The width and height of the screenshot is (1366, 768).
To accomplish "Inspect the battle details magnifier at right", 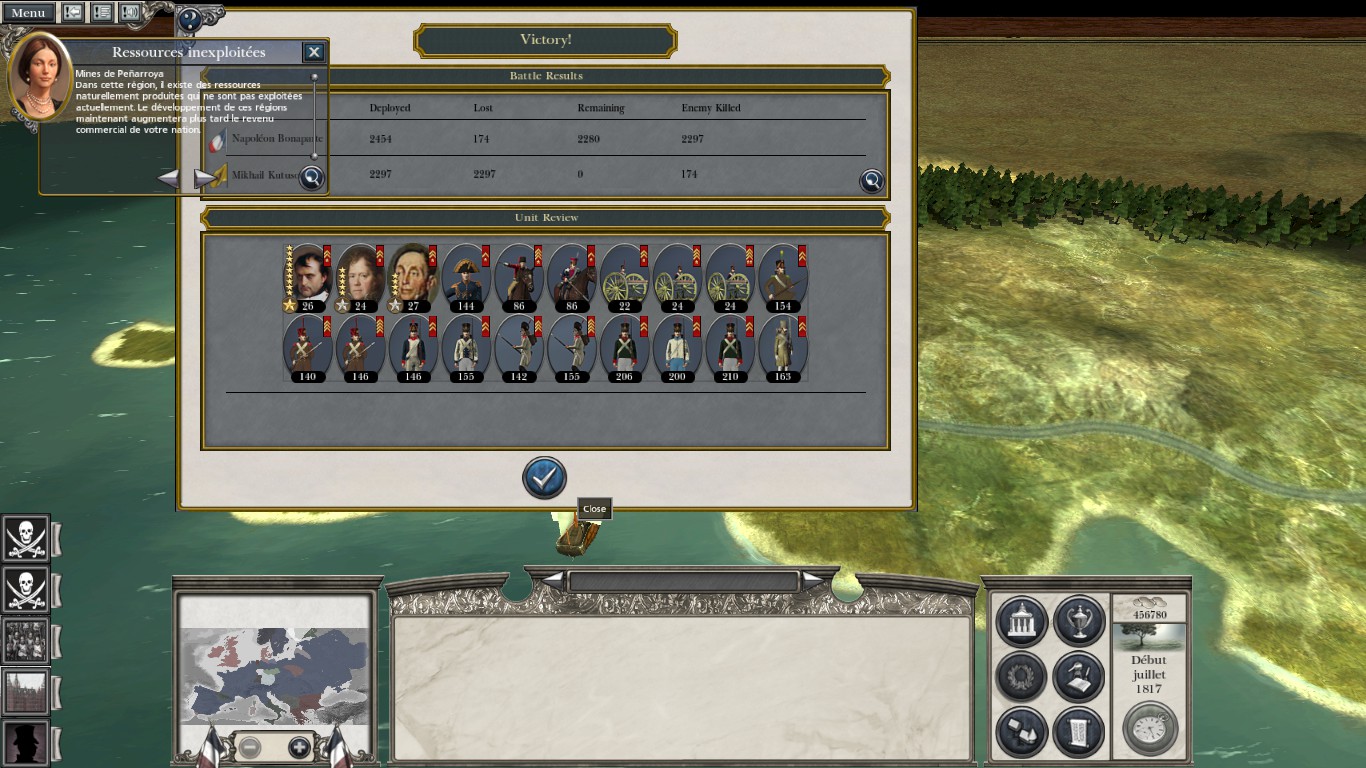I will [x=872, y=181].
